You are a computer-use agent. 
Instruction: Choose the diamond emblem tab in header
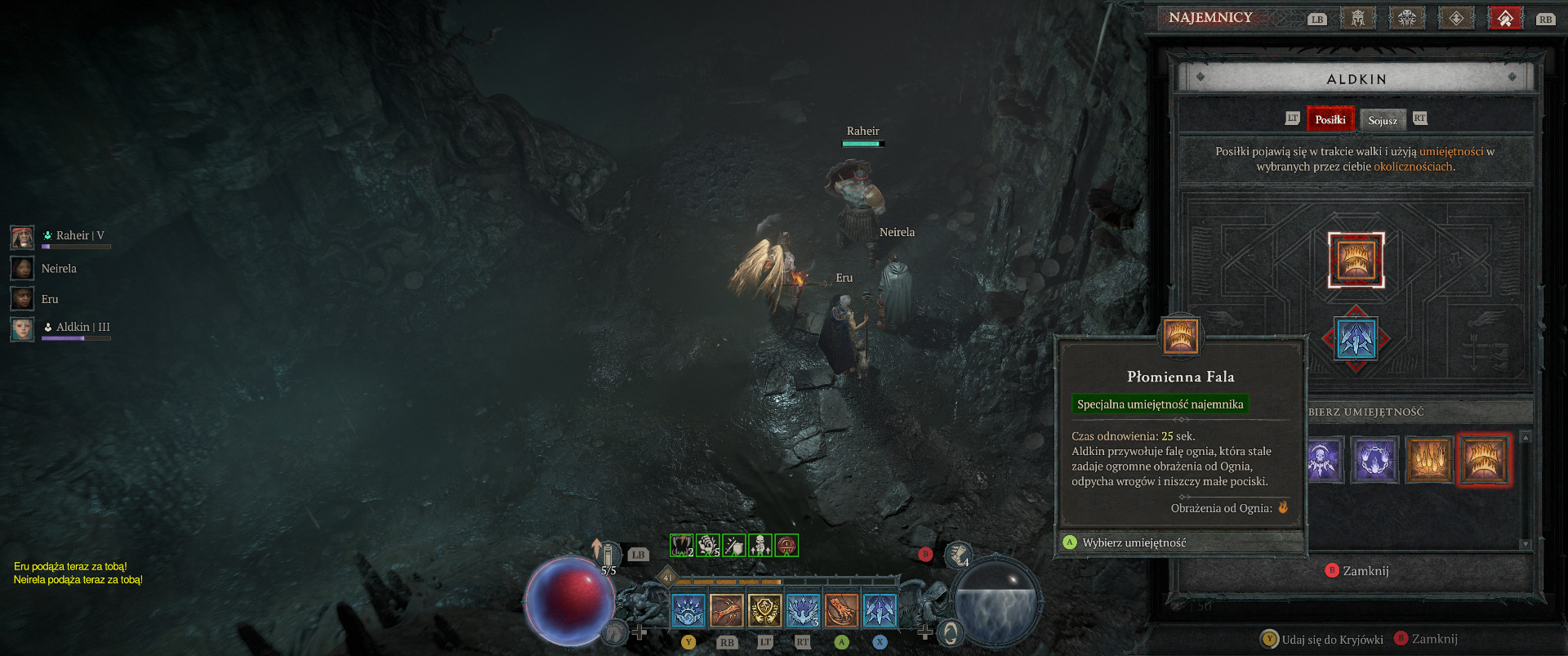(1456, 18)
